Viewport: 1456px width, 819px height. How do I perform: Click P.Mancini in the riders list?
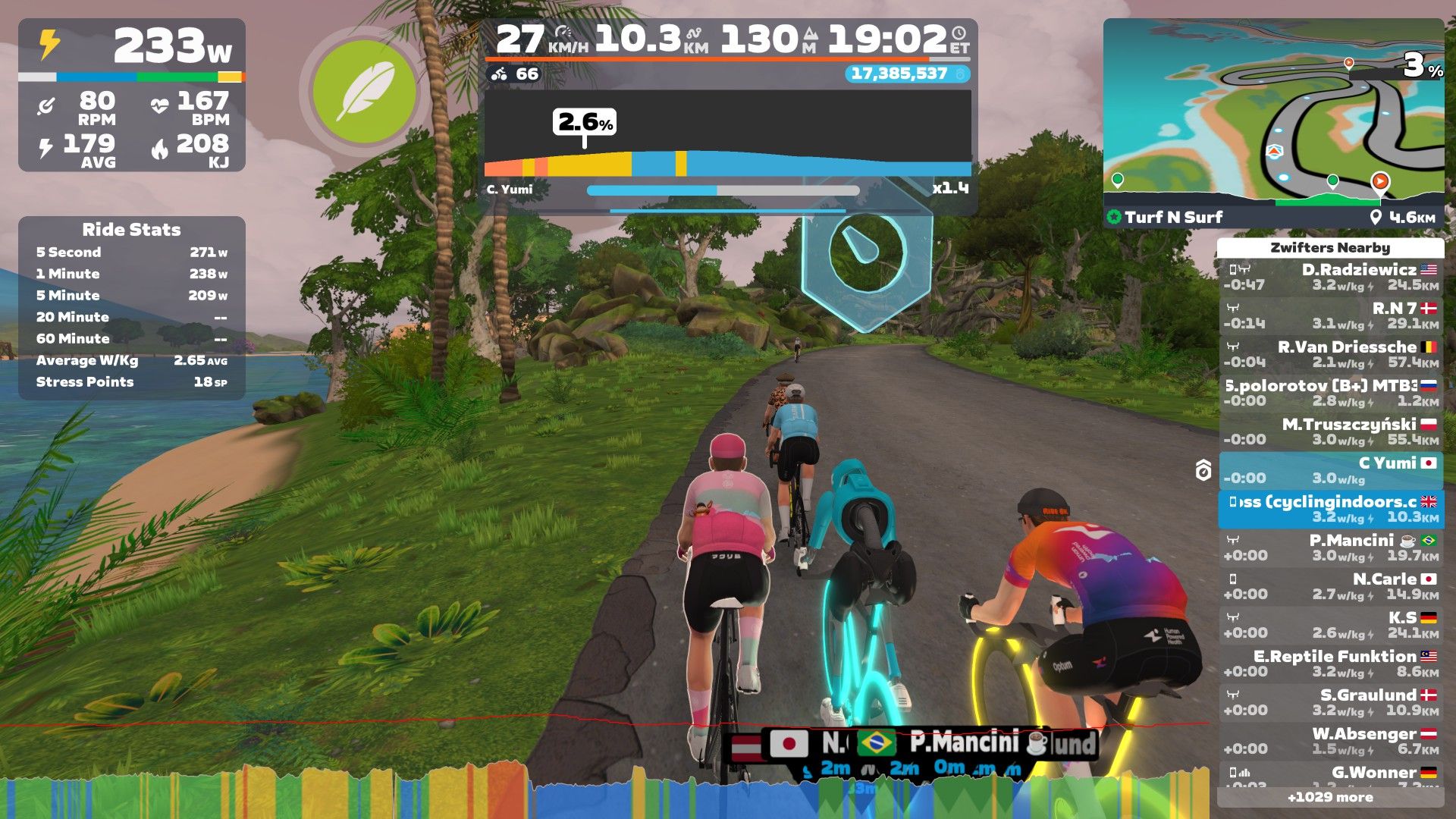[x=1331, y=548]
